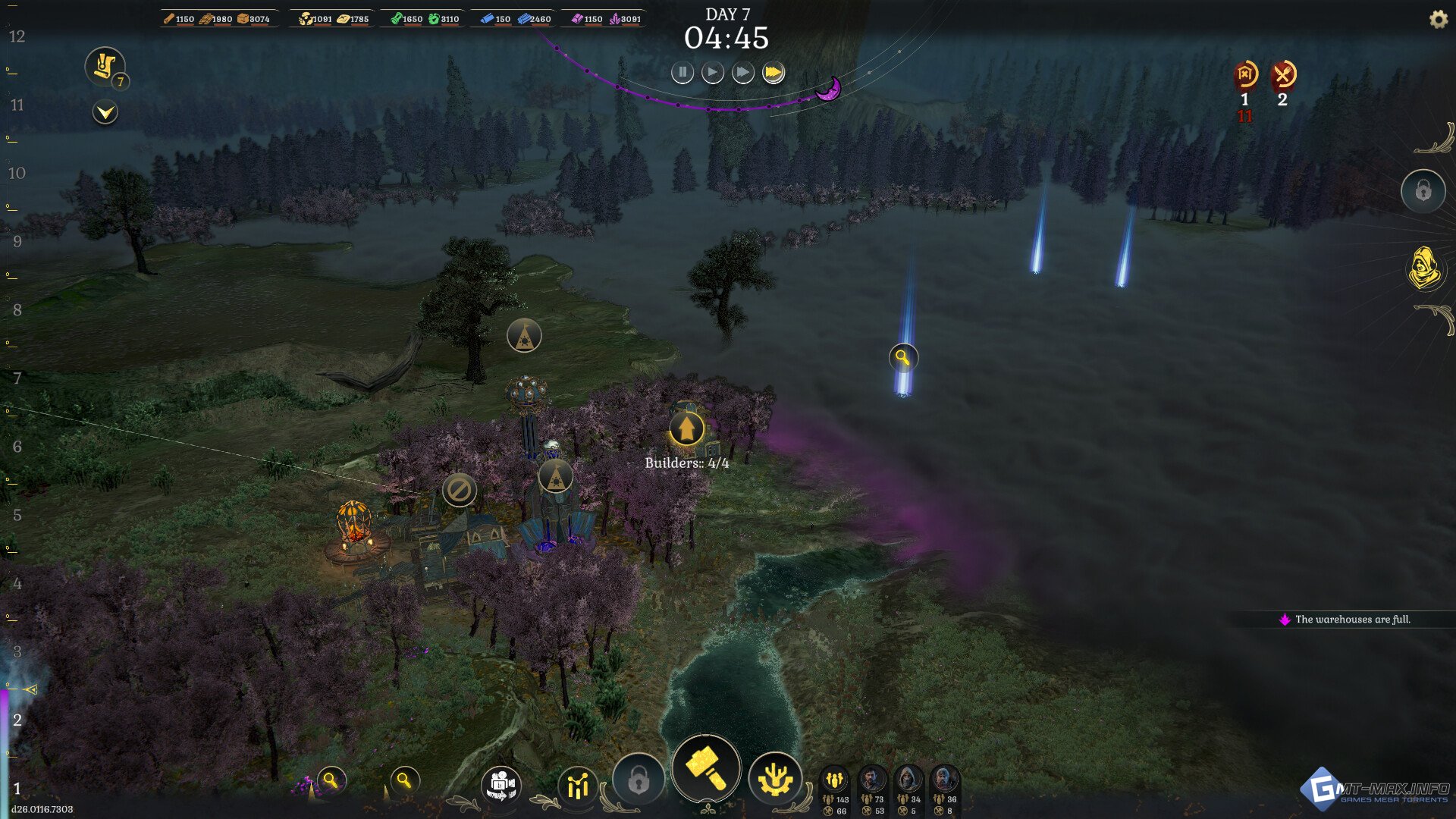The width and height of the screenshot is (1456, 819).
Task: Click the food shortage alert icon
Action: click(1283, 75)
